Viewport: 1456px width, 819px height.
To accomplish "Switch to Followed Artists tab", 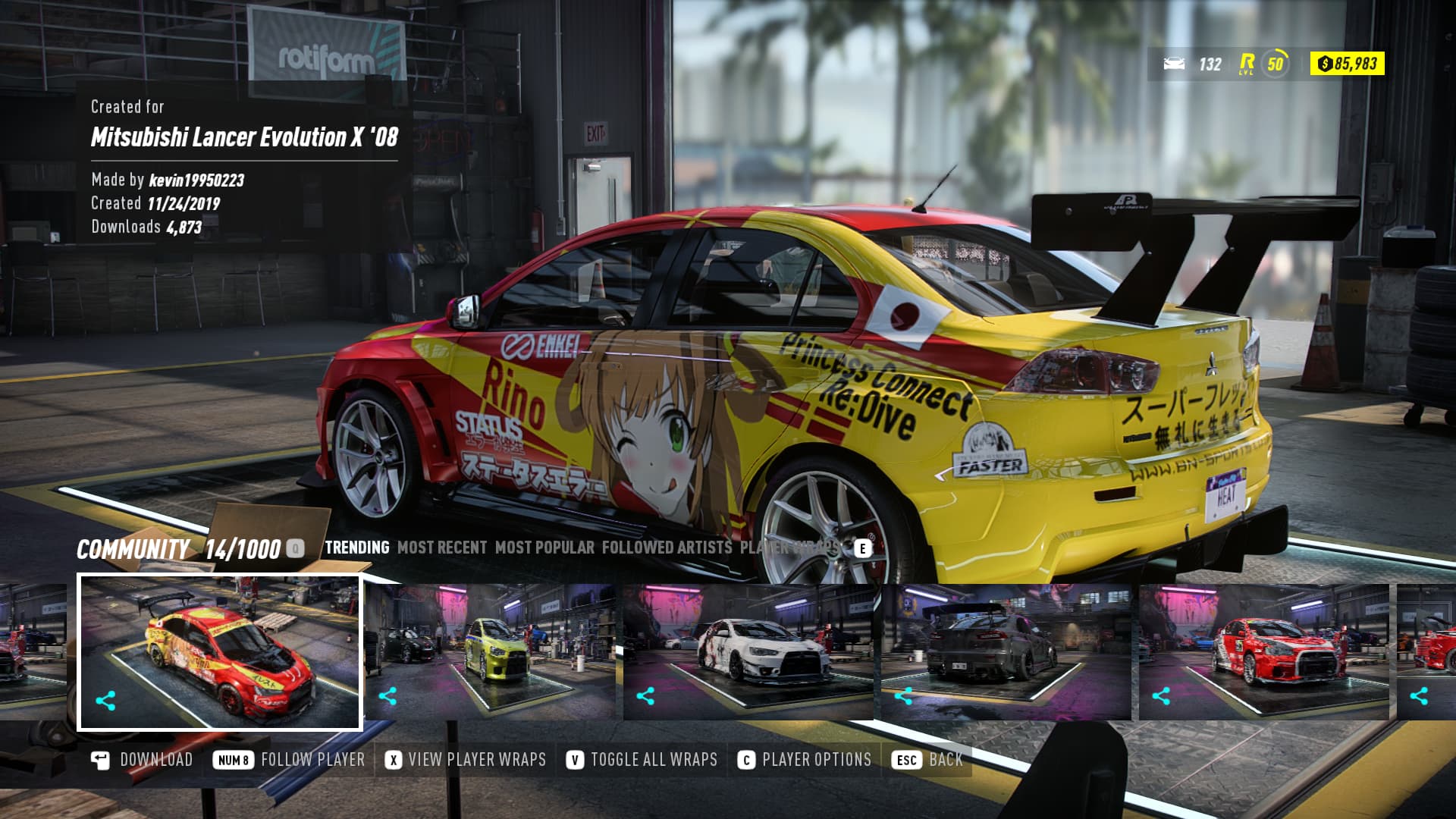I will click(x=667, y=548).
